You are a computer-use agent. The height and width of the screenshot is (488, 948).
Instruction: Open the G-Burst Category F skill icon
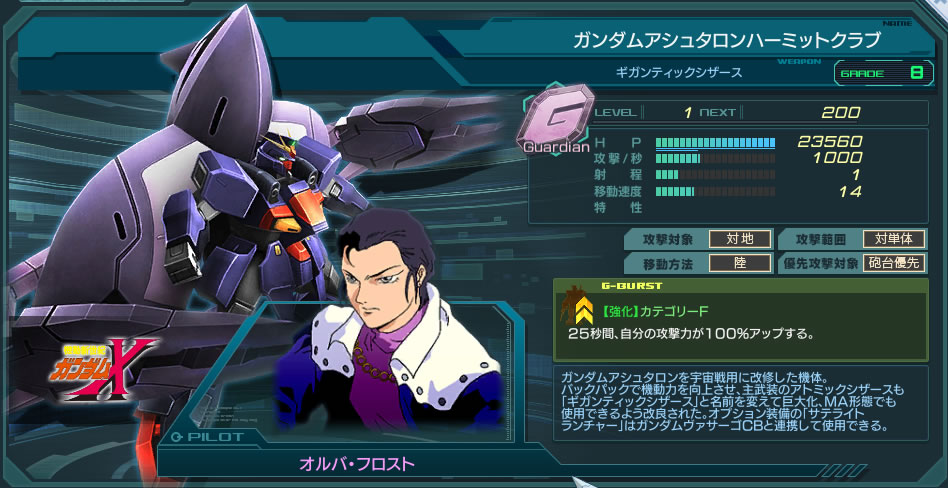click(x=580, y=311)
